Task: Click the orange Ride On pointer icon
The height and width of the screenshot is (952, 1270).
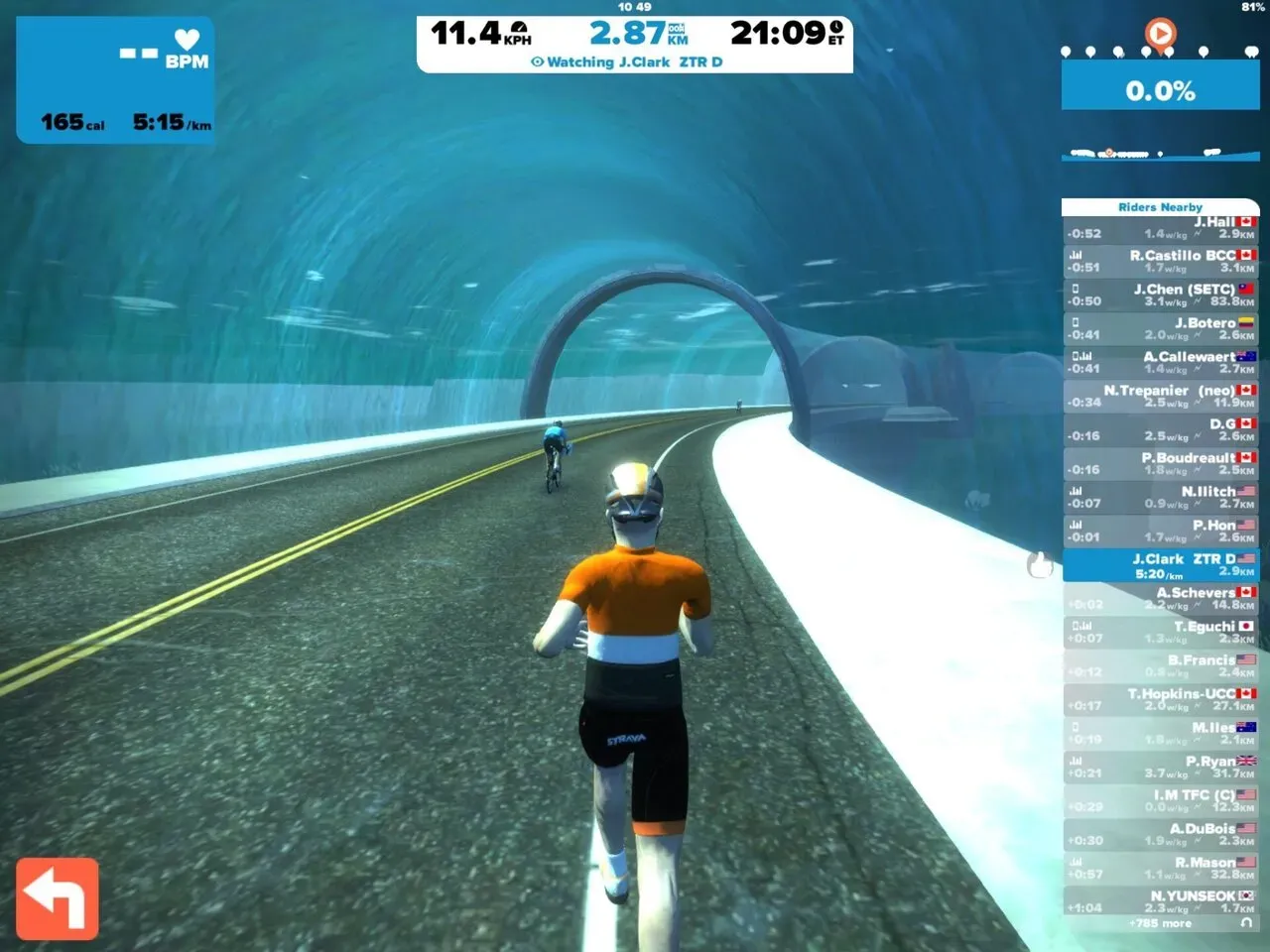Action: pos(1159,35)
